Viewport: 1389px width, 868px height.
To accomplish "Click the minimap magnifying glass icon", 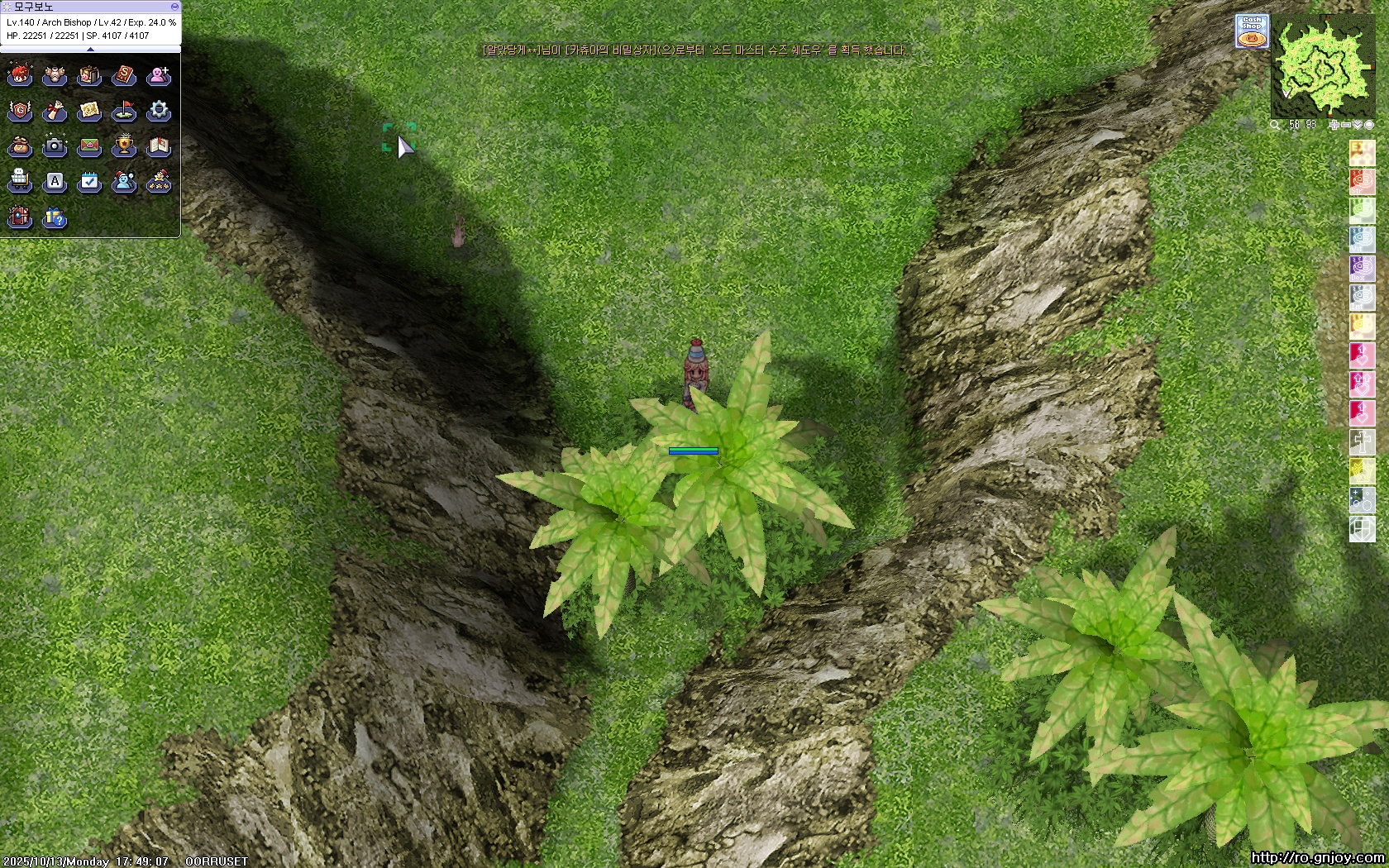I will (1275, 125).
